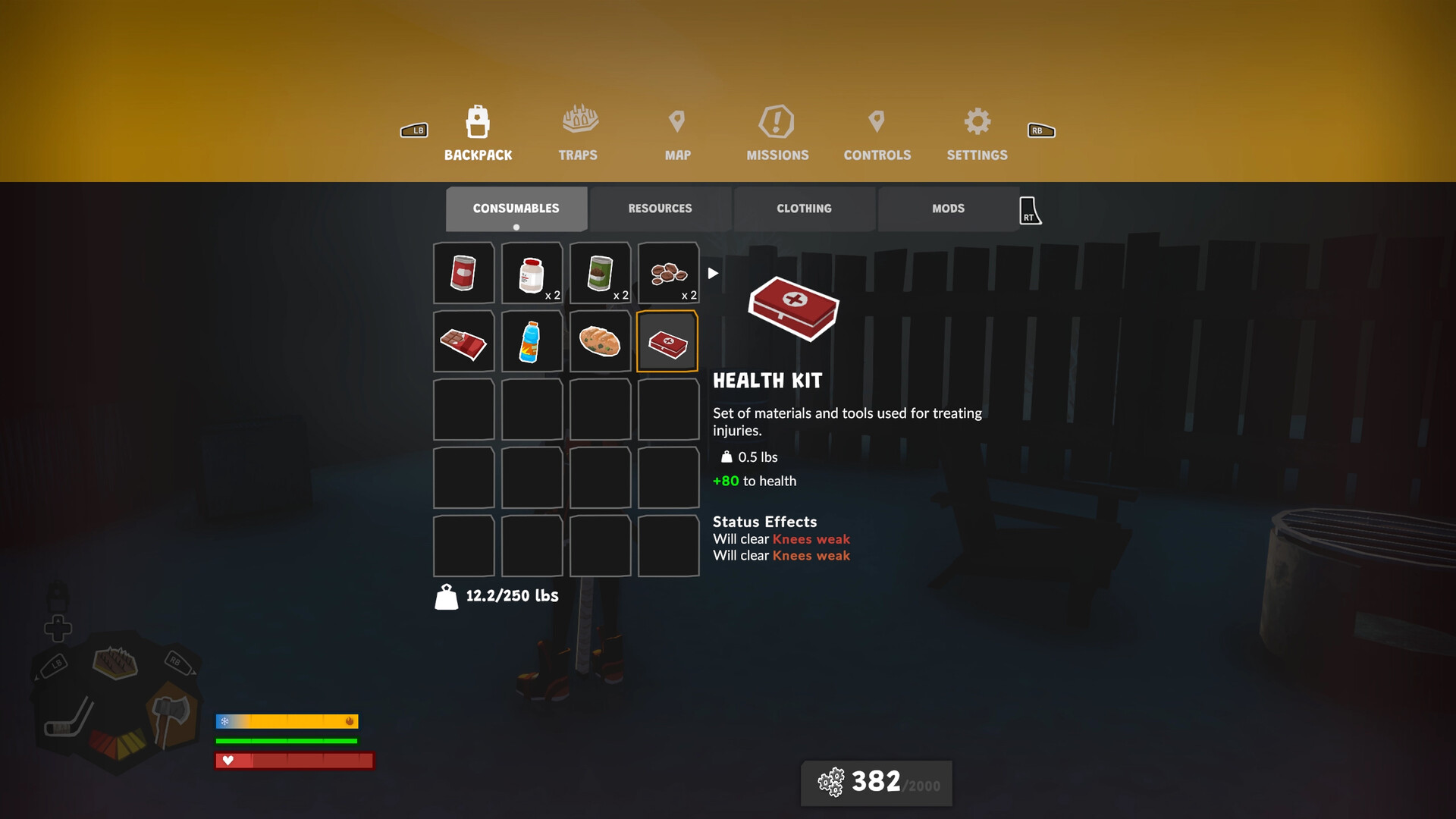This screenshot has height=819, width=1456.
Task: Show the Controls screen
Action: click(877, 133)
